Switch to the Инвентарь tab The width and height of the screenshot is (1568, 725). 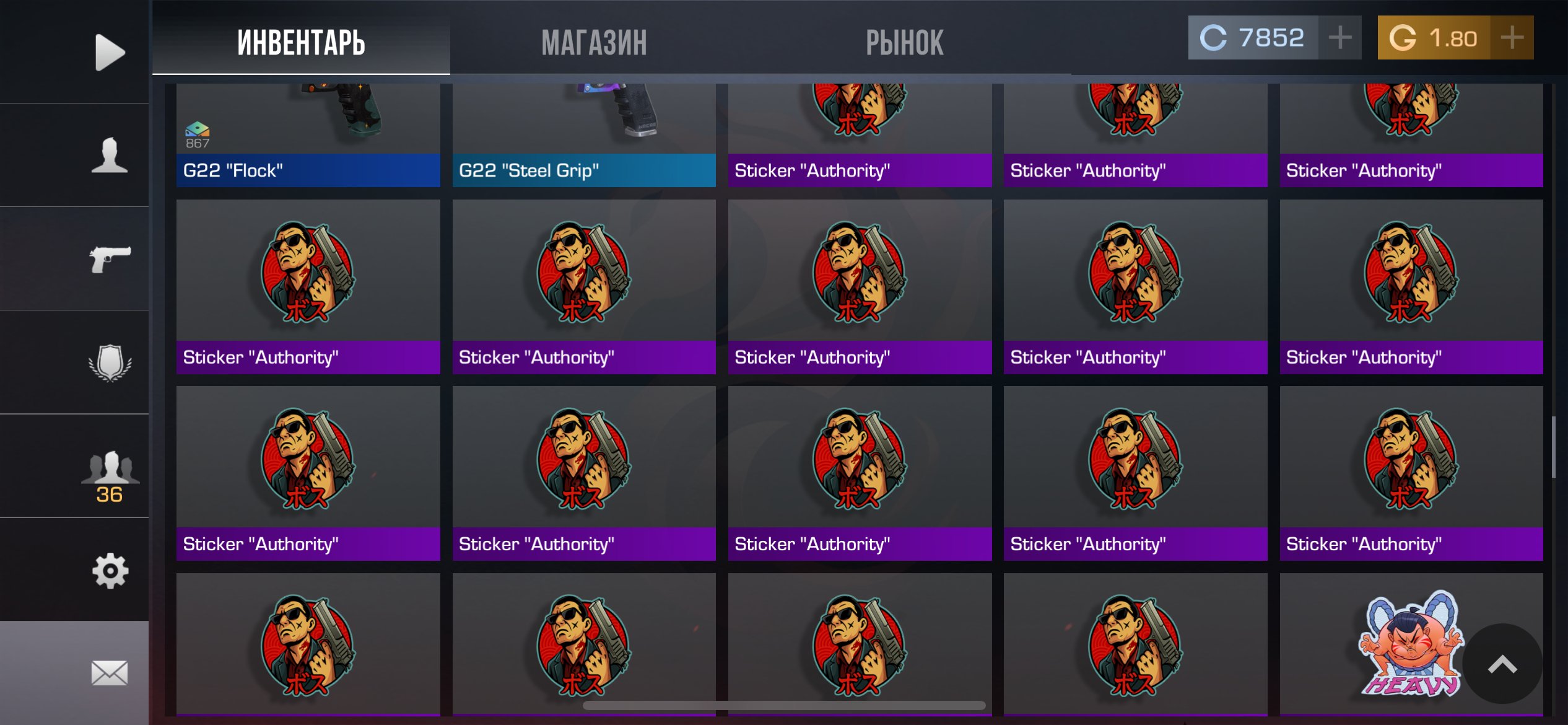click(301, 42)
